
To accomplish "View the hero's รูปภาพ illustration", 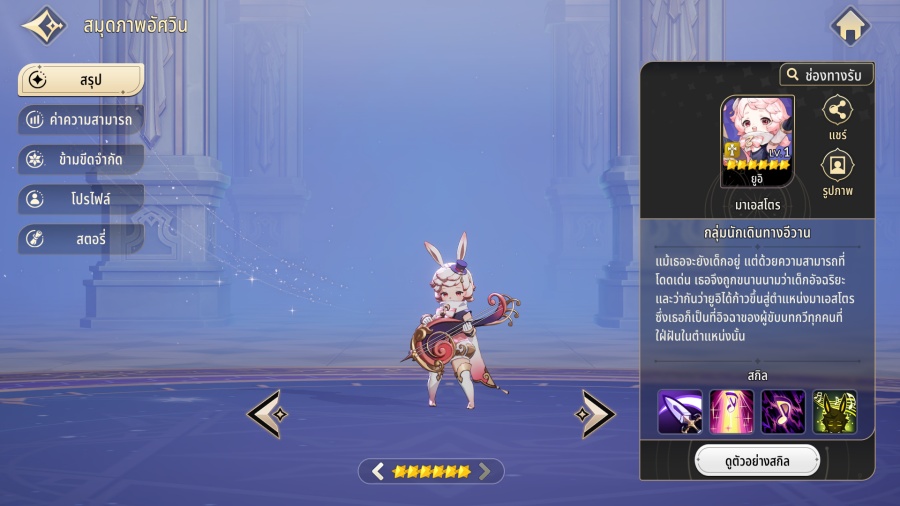I will (837, 172).
